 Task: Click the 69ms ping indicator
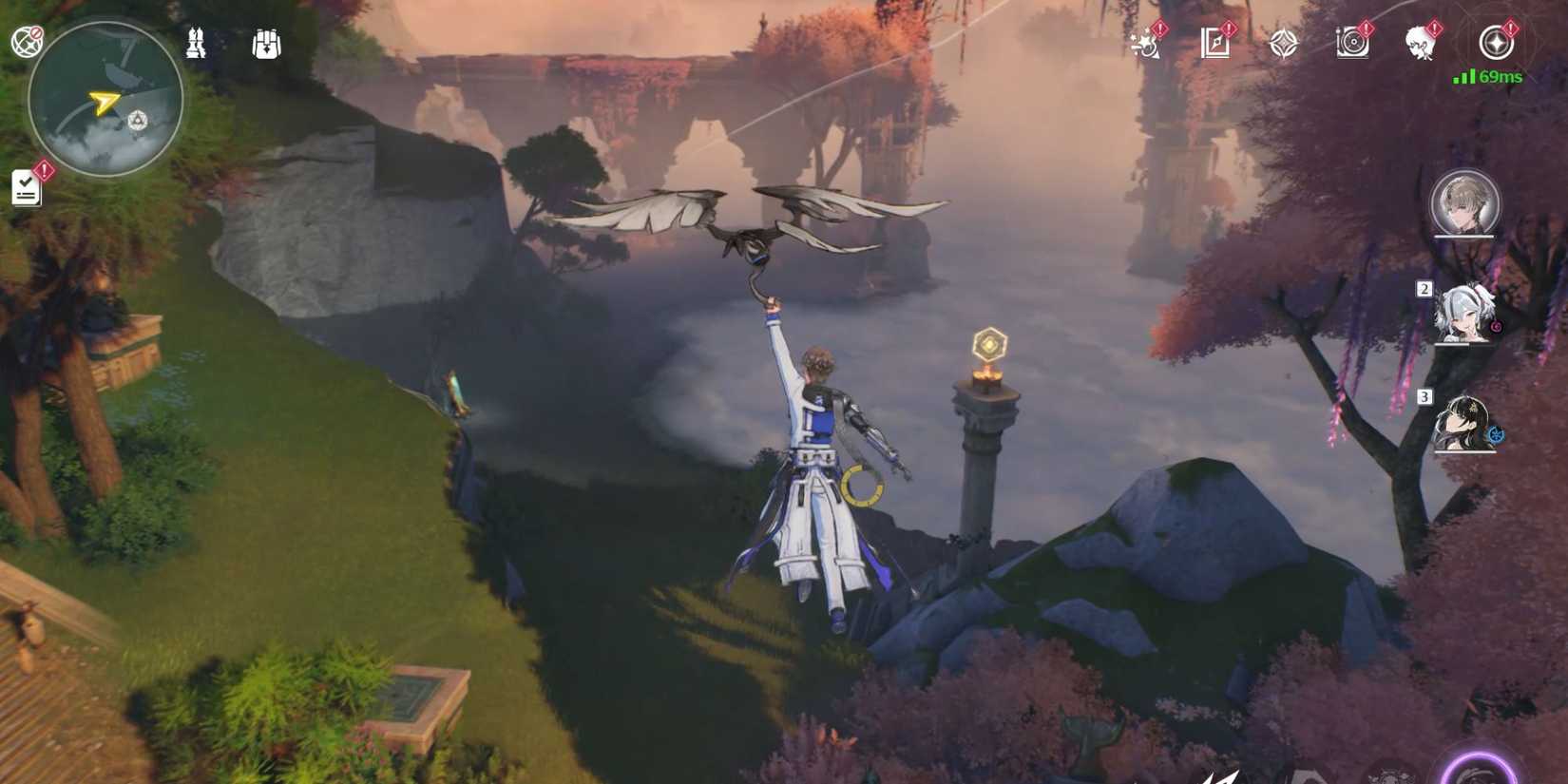point(1501,78)
